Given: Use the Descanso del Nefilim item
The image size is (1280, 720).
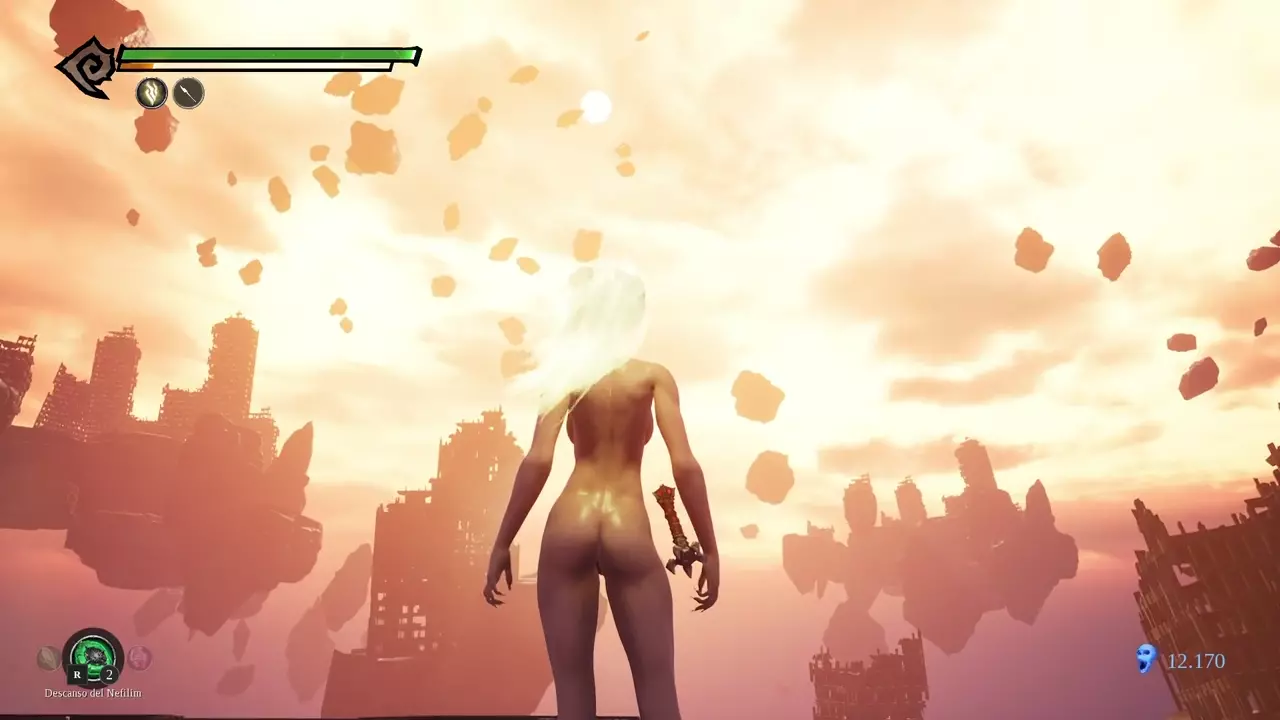Looking at the screenshot, I should (93, 657).
